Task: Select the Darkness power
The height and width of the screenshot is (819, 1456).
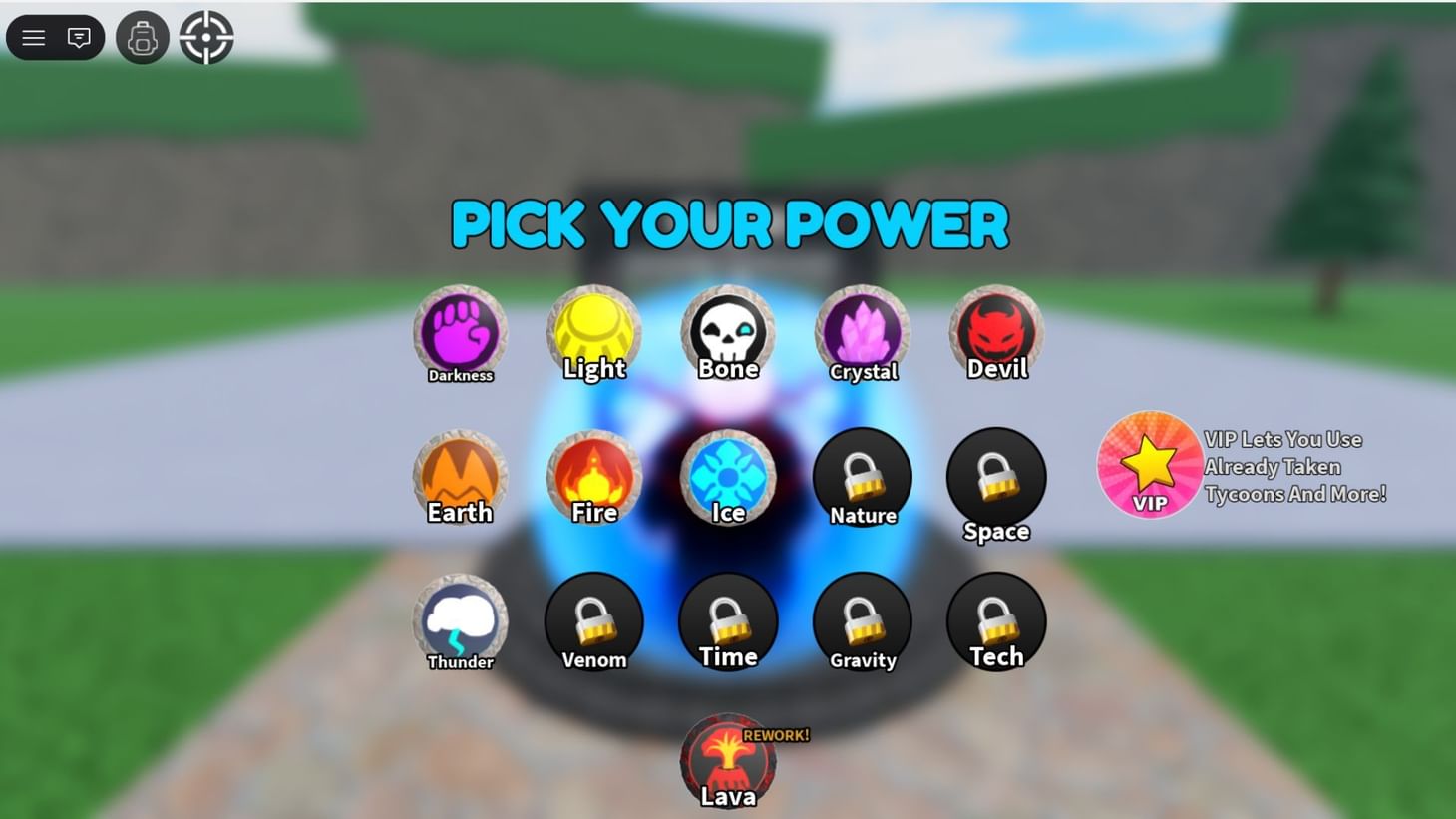Action: (460, 332)
